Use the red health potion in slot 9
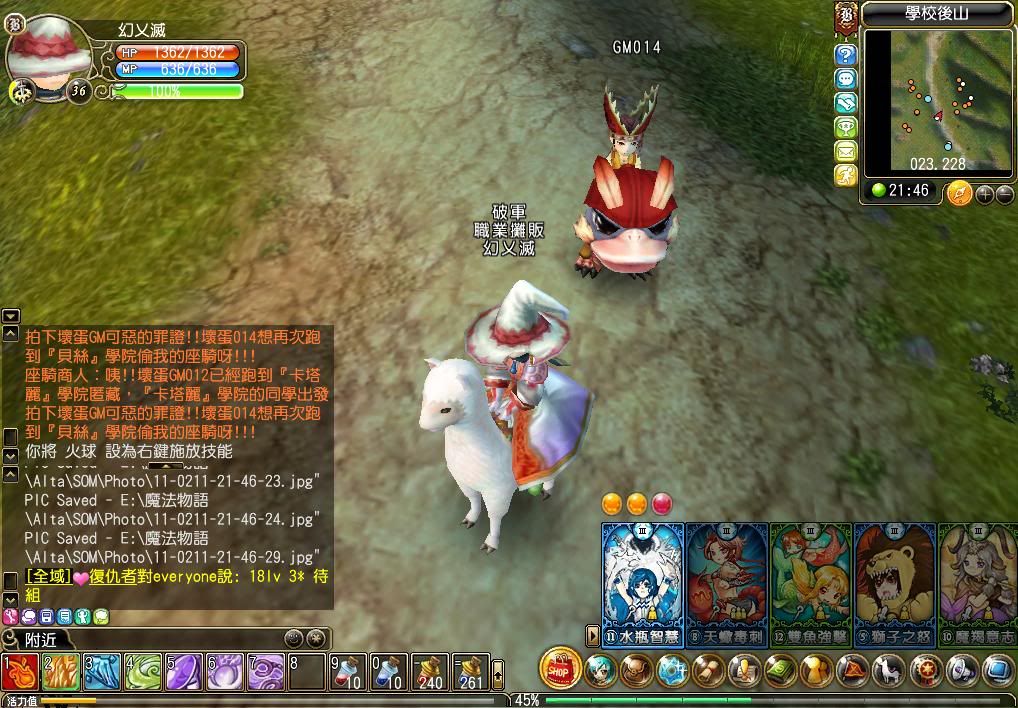This screenshot has height=708, width=1018. (x=346, y=672)
